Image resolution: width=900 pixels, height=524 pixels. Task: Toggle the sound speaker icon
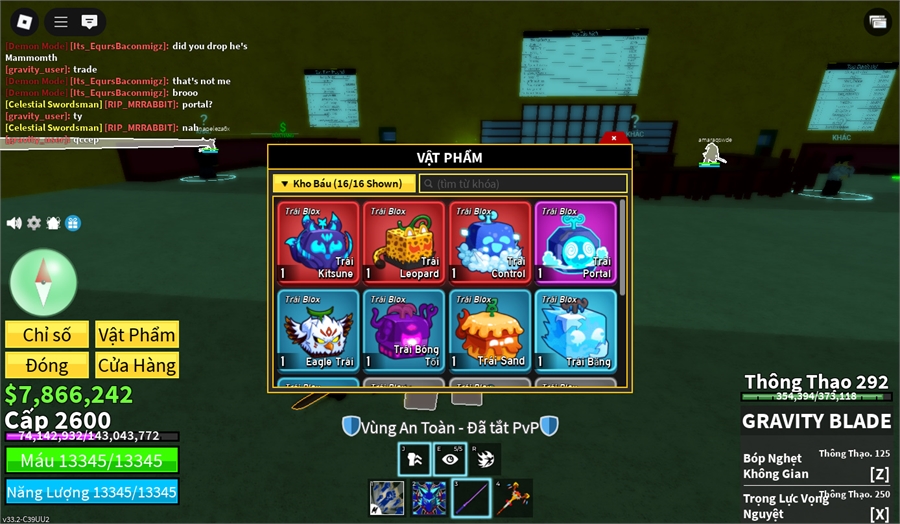tap(14, 223)
